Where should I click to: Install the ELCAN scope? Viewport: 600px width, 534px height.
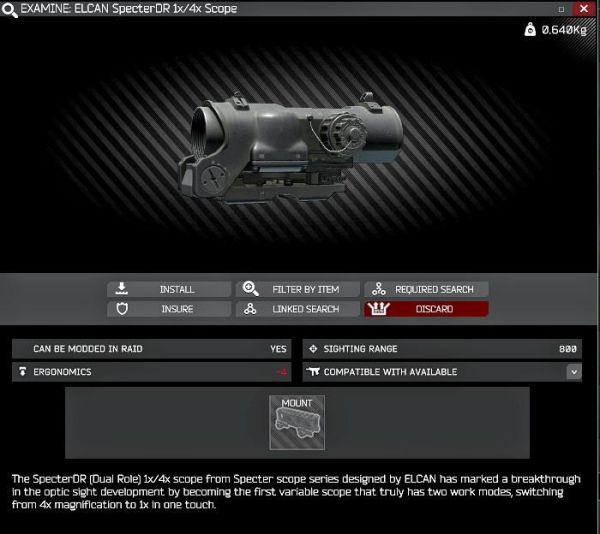(168, 289)
